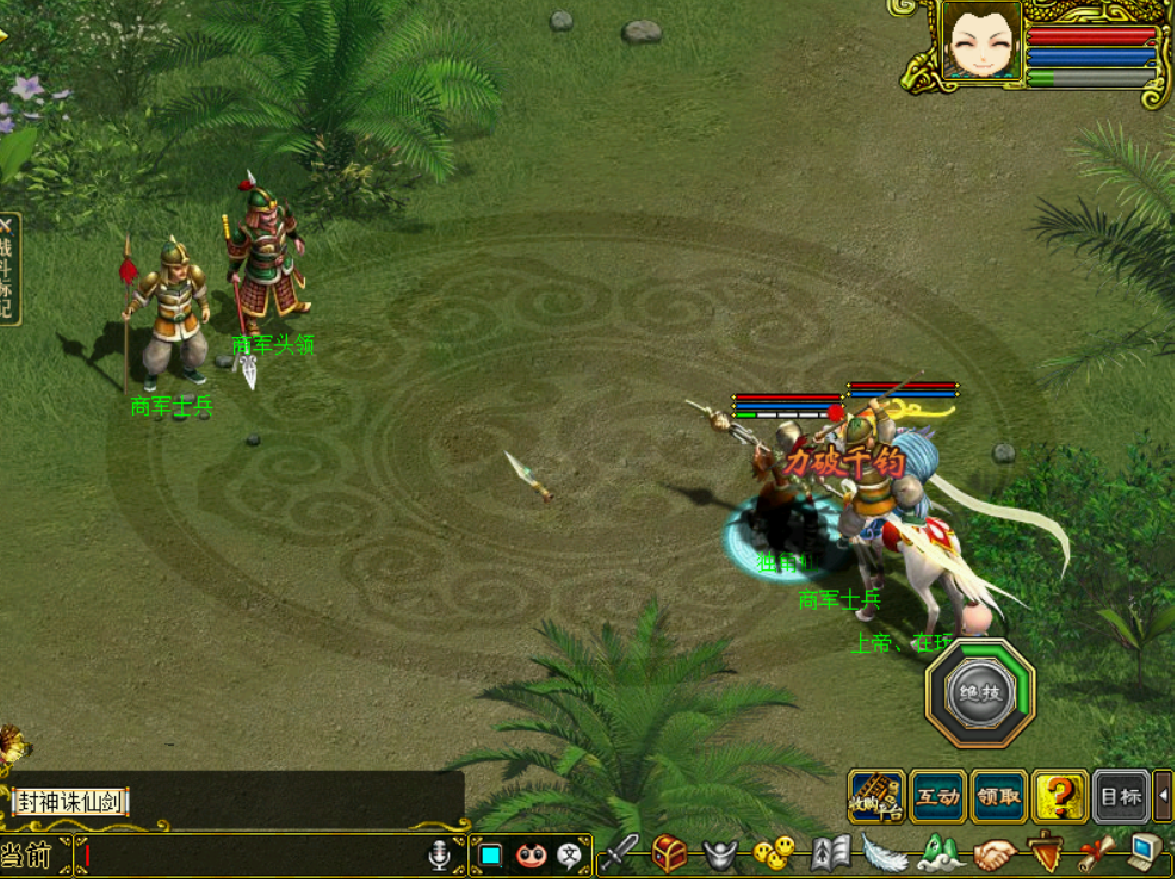This screenshot has width=1175, height=879.
Task: Click the silver ingot icon
Action: 720,853
